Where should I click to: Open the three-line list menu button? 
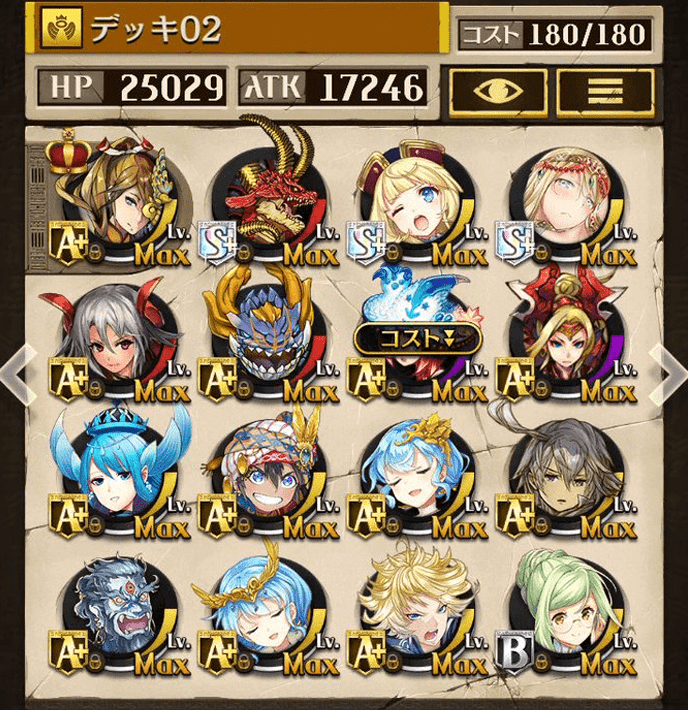click(605, 91)
